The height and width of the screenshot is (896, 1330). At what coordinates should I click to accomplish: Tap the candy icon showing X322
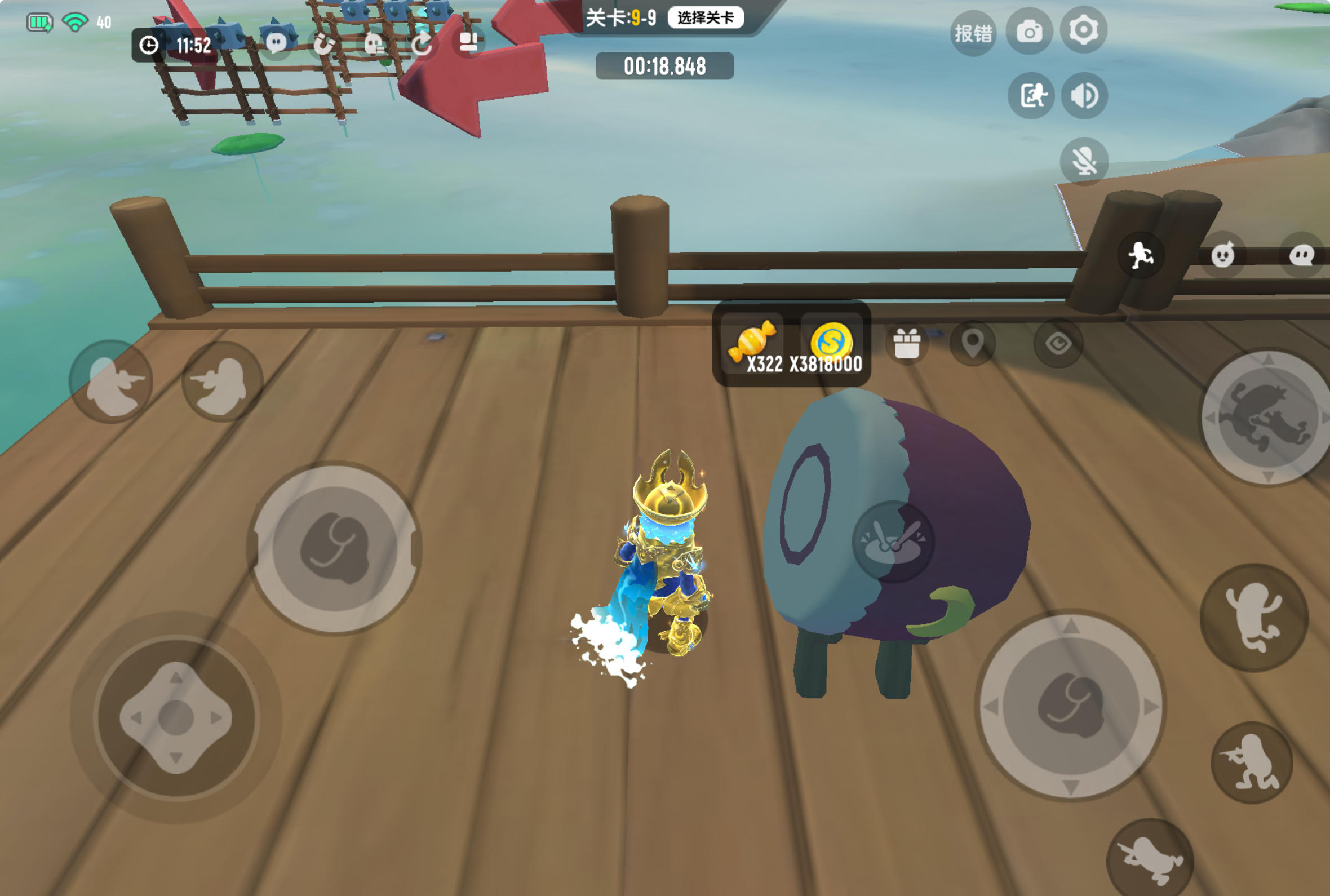[x=754, y=341]
